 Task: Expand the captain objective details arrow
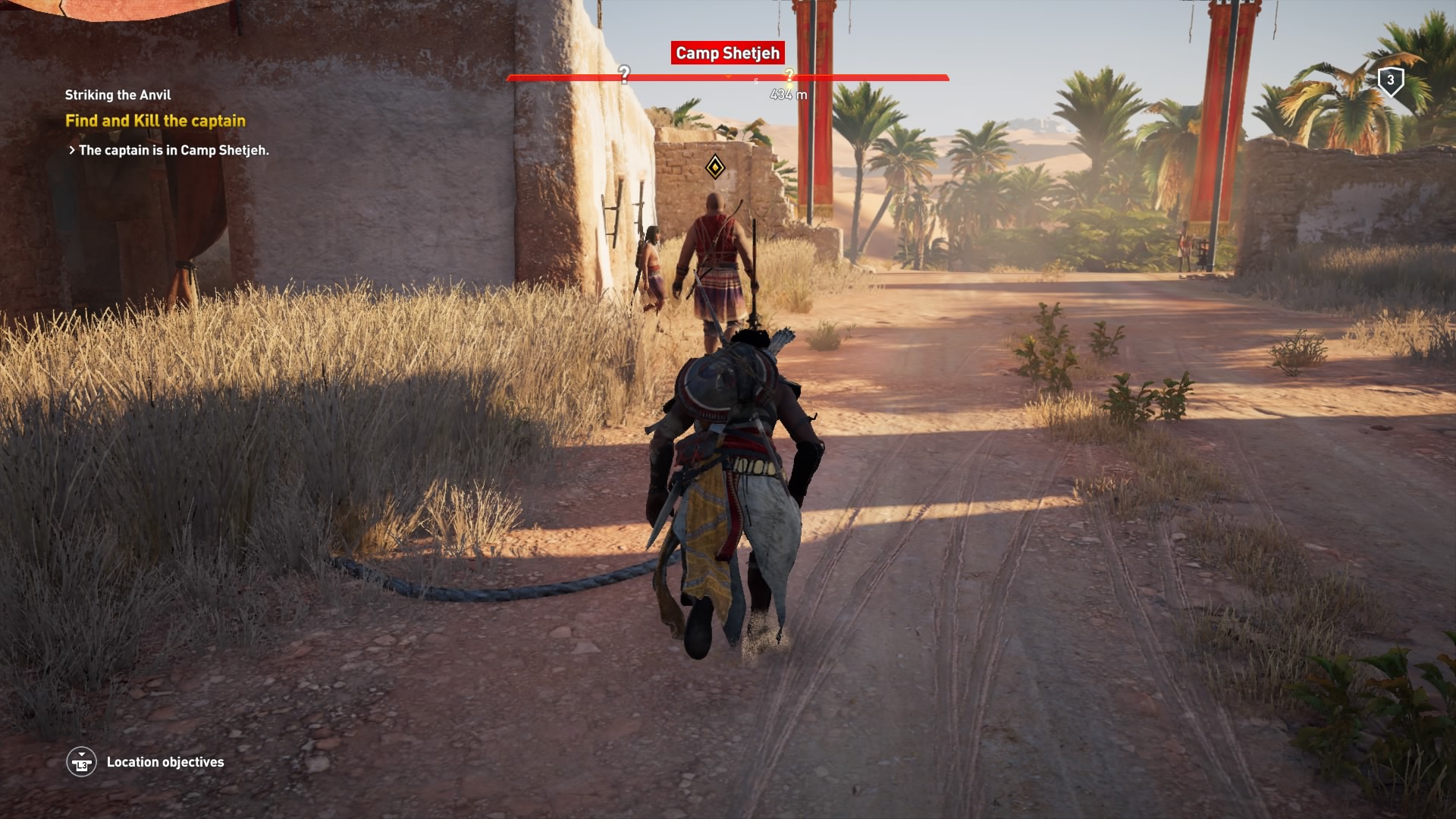tap(71, 151)
